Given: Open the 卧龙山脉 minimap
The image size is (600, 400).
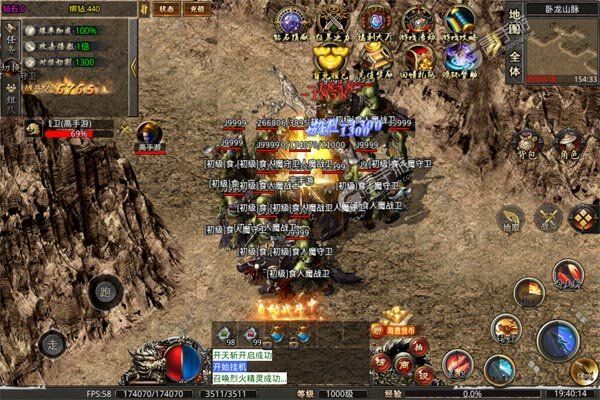Looking at the screenshot, I should [x=563, y=45].
